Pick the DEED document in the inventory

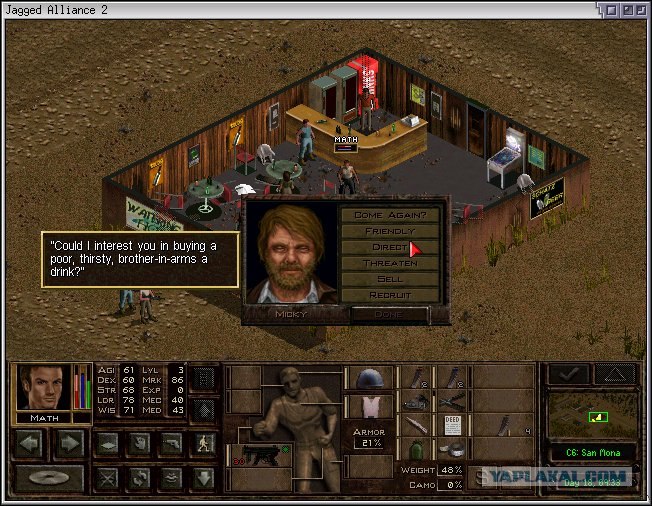click(x=451, y=423)
